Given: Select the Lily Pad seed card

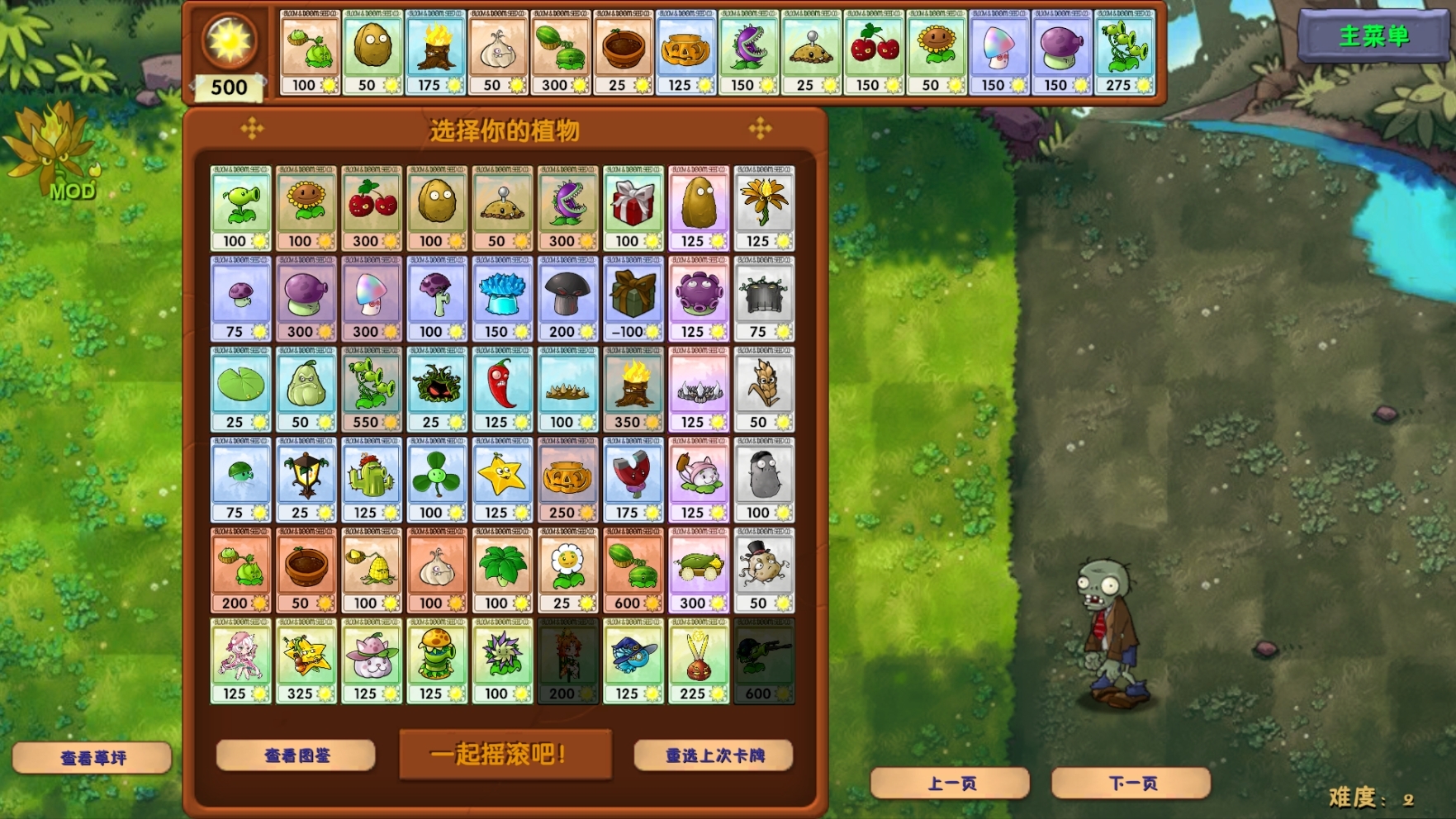Looking at the screenshot, I should coord(240,388).
